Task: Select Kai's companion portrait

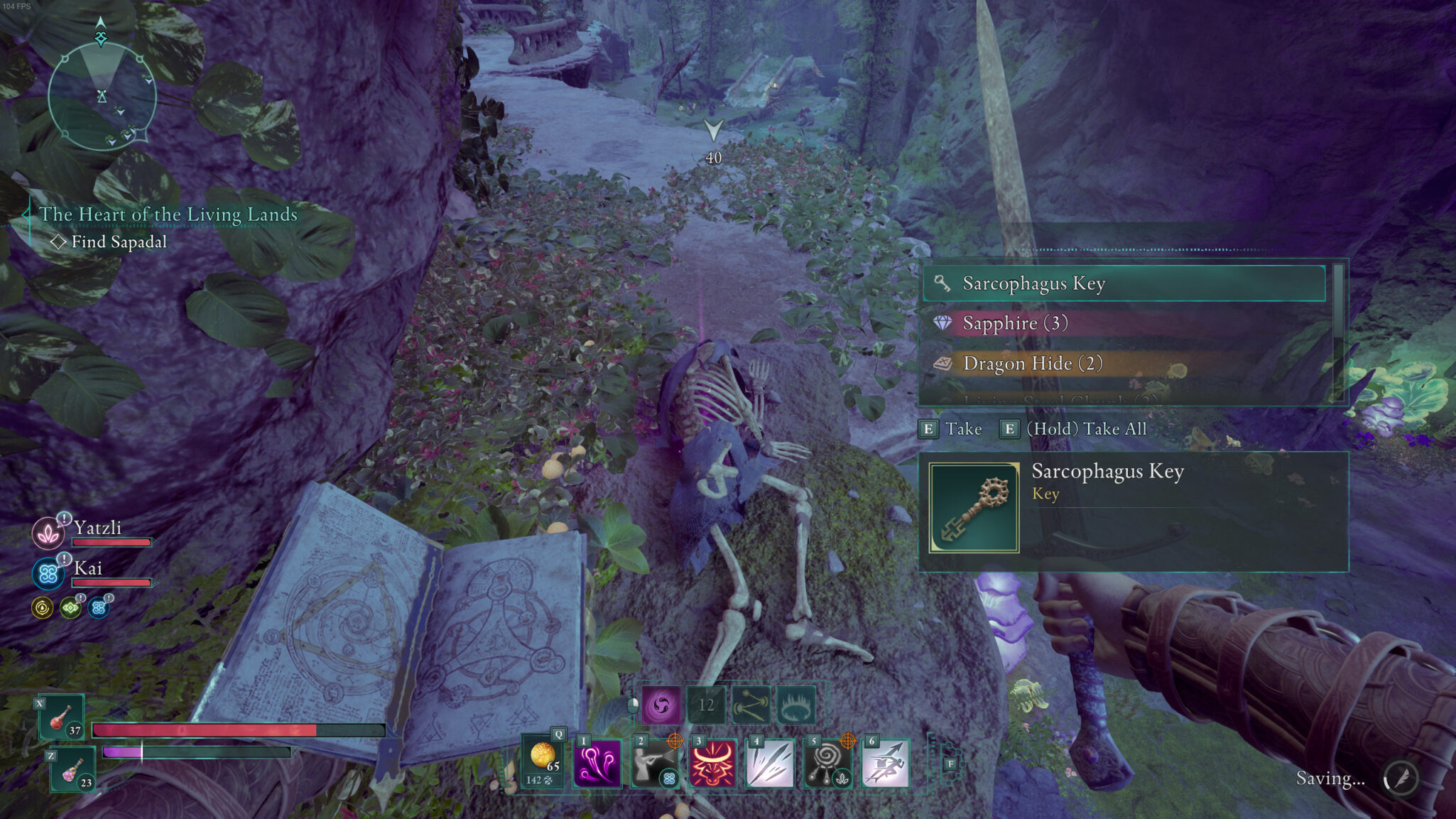Action: [48, 573]
